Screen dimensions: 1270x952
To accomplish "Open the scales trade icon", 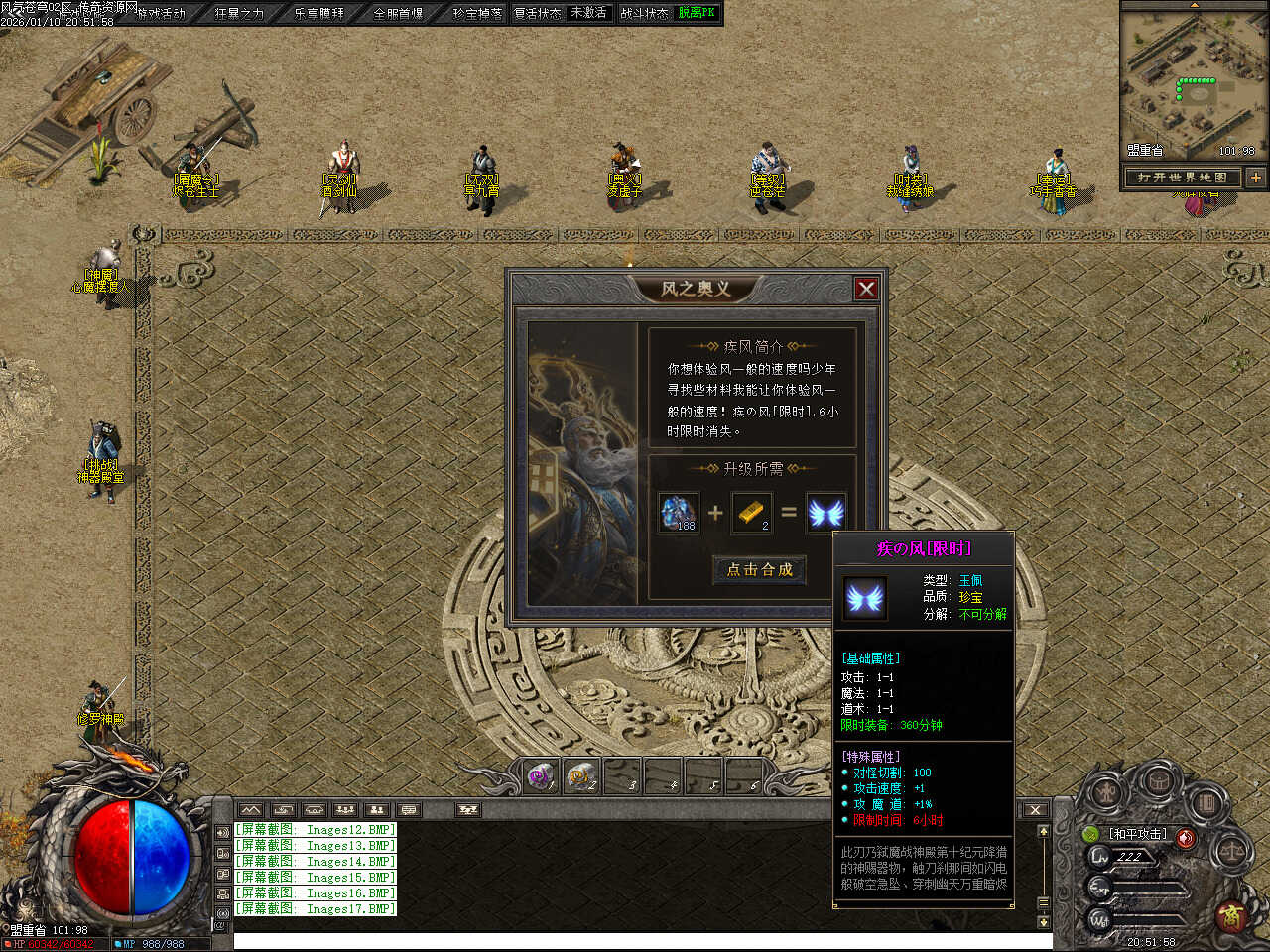I will click(x=1232, y=851).
